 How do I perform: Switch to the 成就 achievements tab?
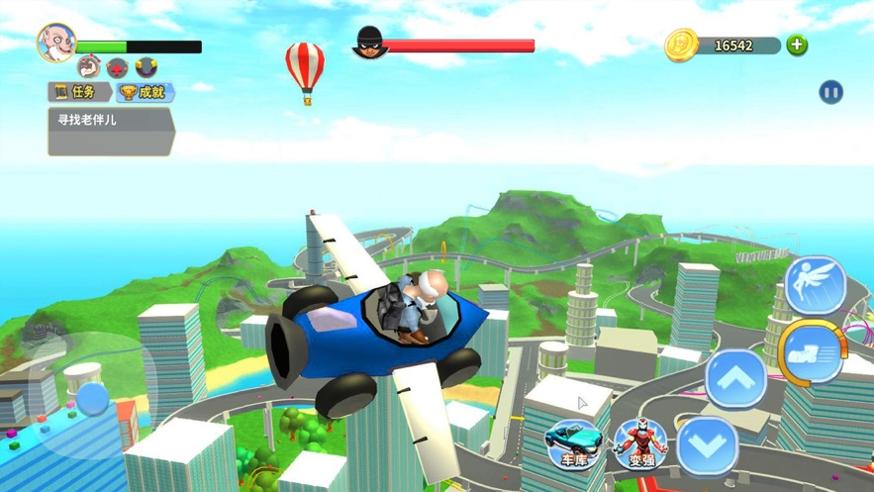pos(145,92)
